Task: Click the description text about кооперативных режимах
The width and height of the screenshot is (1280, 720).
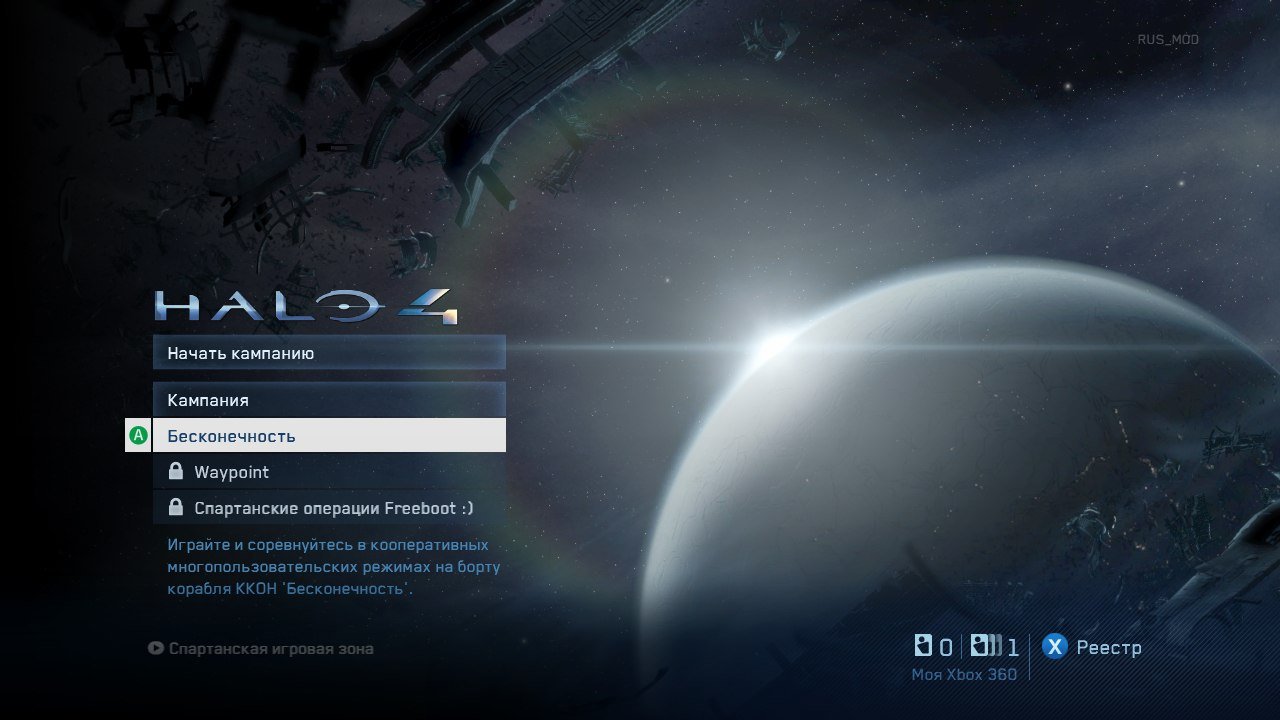Action: (x=330, y=566)
